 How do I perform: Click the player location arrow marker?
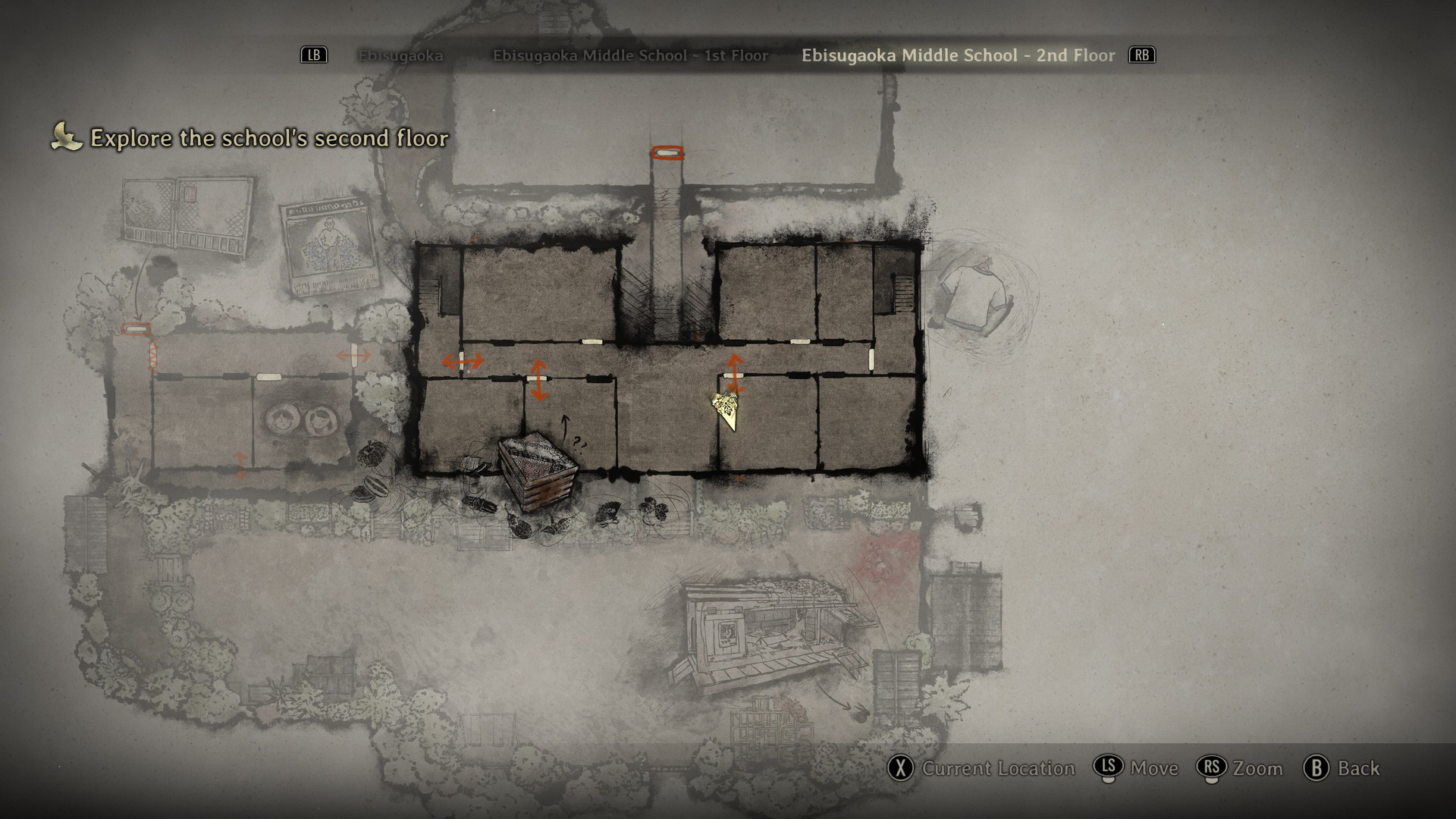[x=728, y=409]
